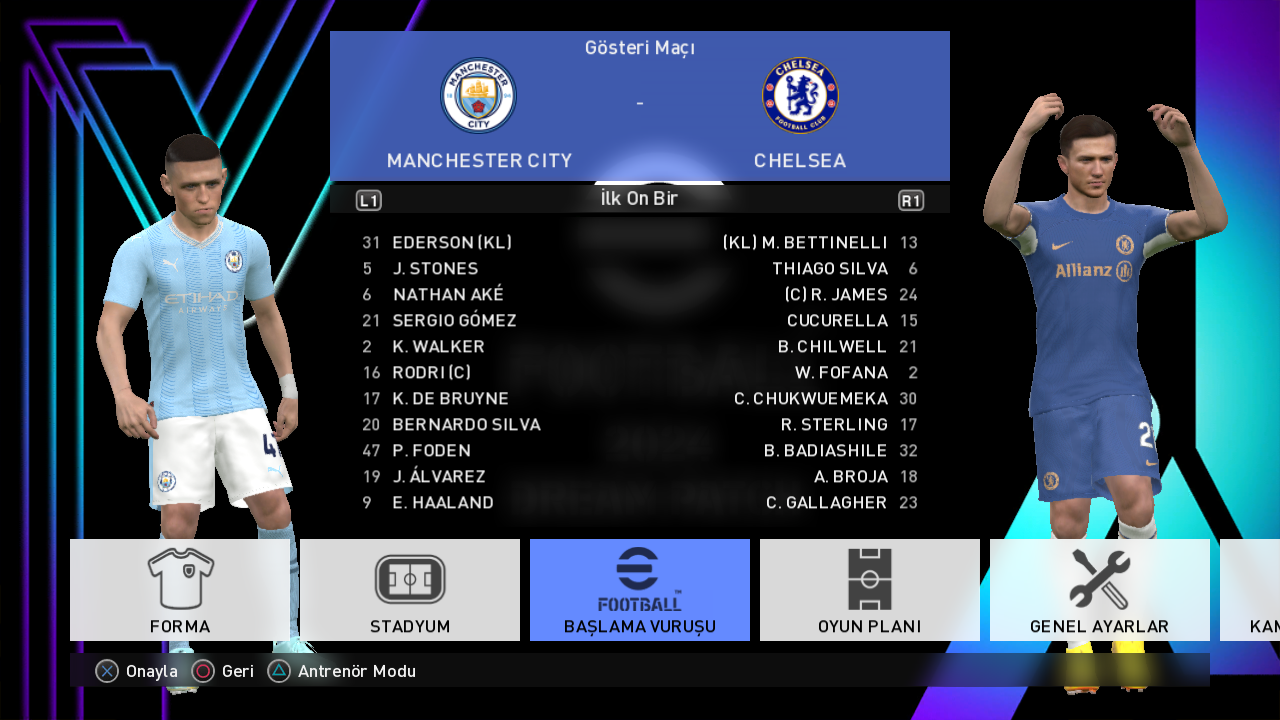Click the Chelsea club crest

click(800, 96)
